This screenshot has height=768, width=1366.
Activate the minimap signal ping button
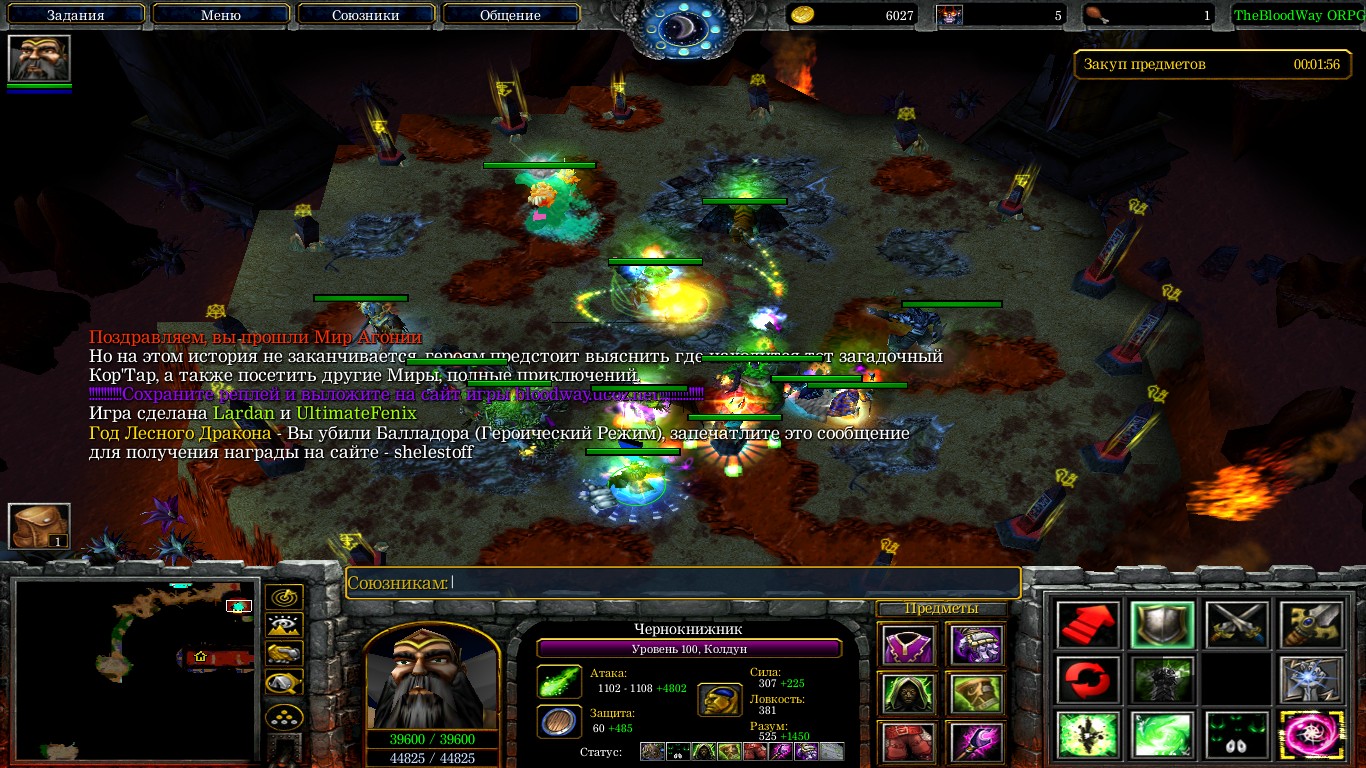coord(284,599)
